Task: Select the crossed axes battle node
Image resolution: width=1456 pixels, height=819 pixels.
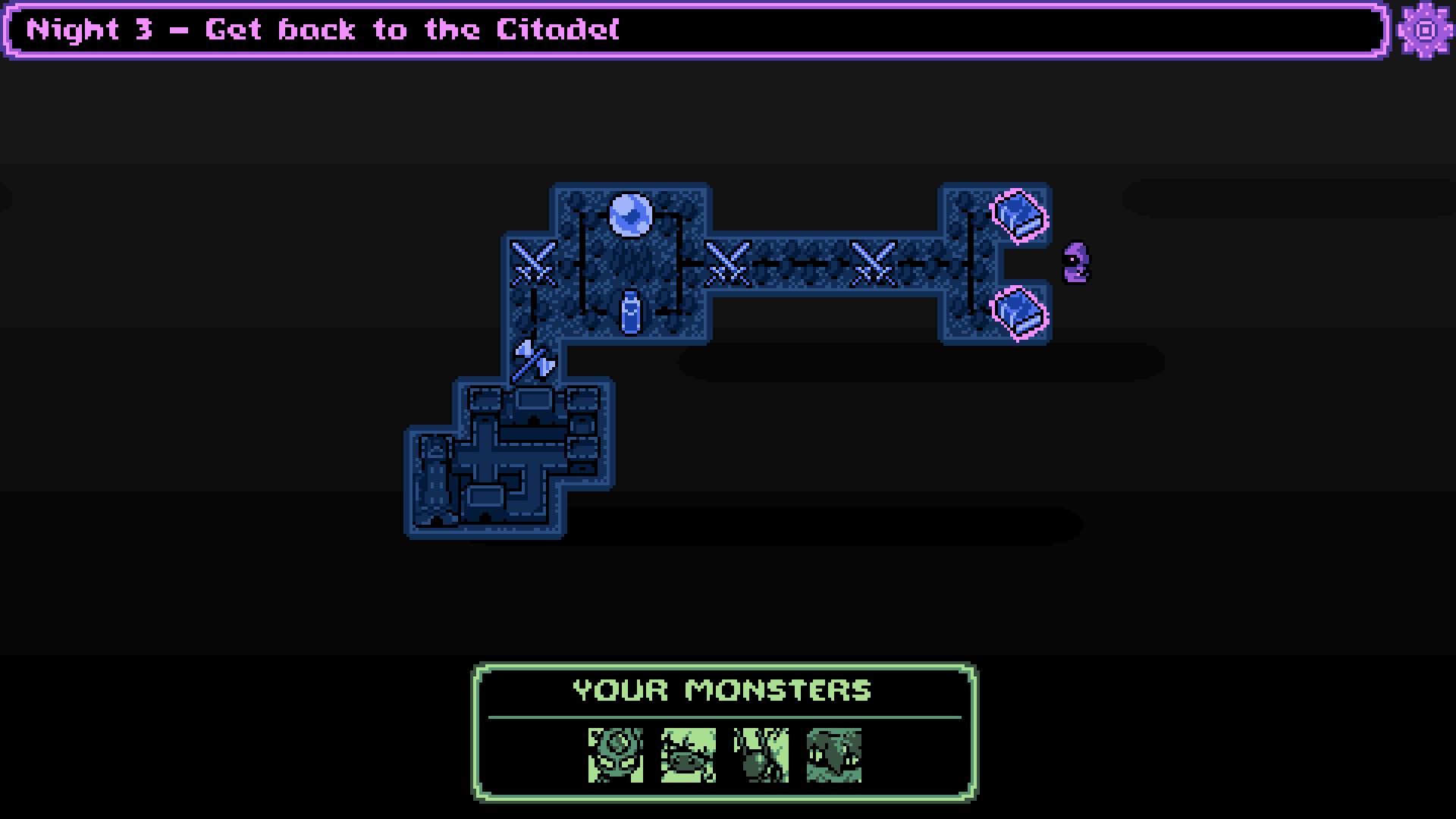Action: click(x=535, y=359)
